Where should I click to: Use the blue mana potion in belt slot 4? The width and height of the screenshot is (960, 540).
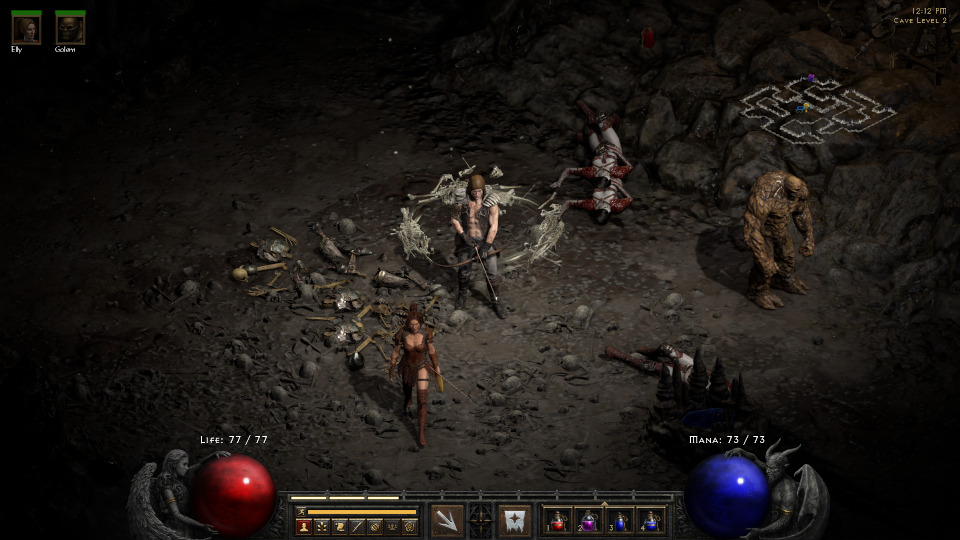coord(652,520)
